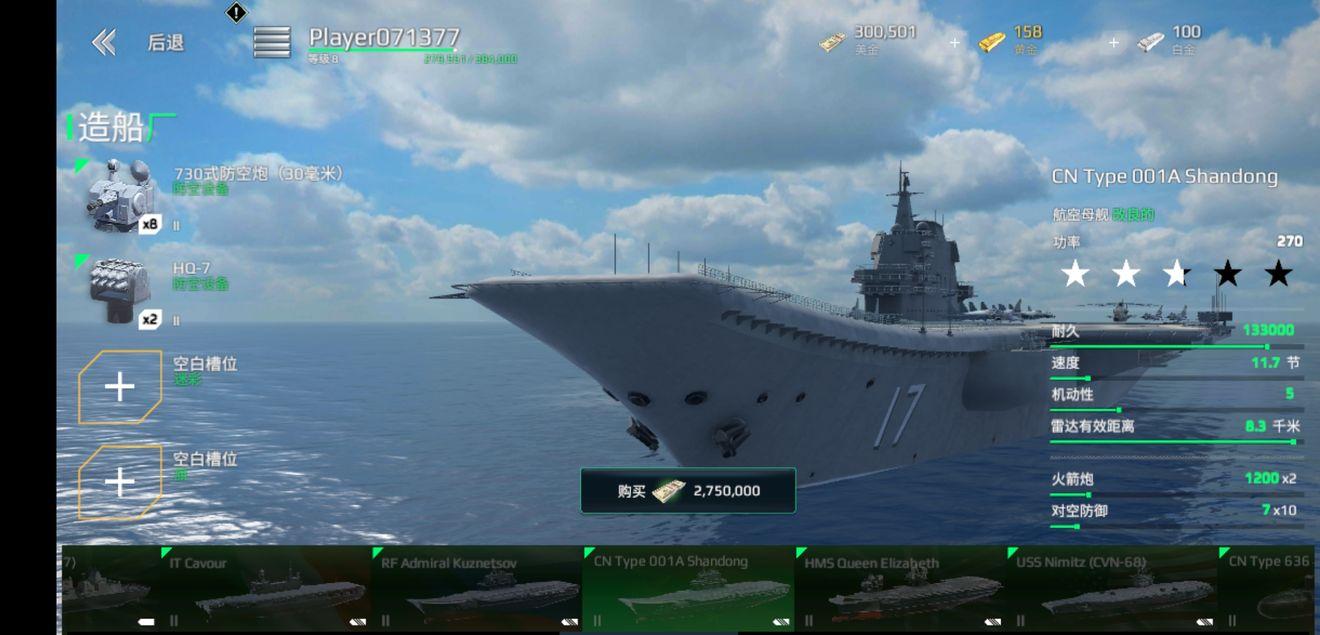Tap the exclamation alert badge

coord(236,13)
